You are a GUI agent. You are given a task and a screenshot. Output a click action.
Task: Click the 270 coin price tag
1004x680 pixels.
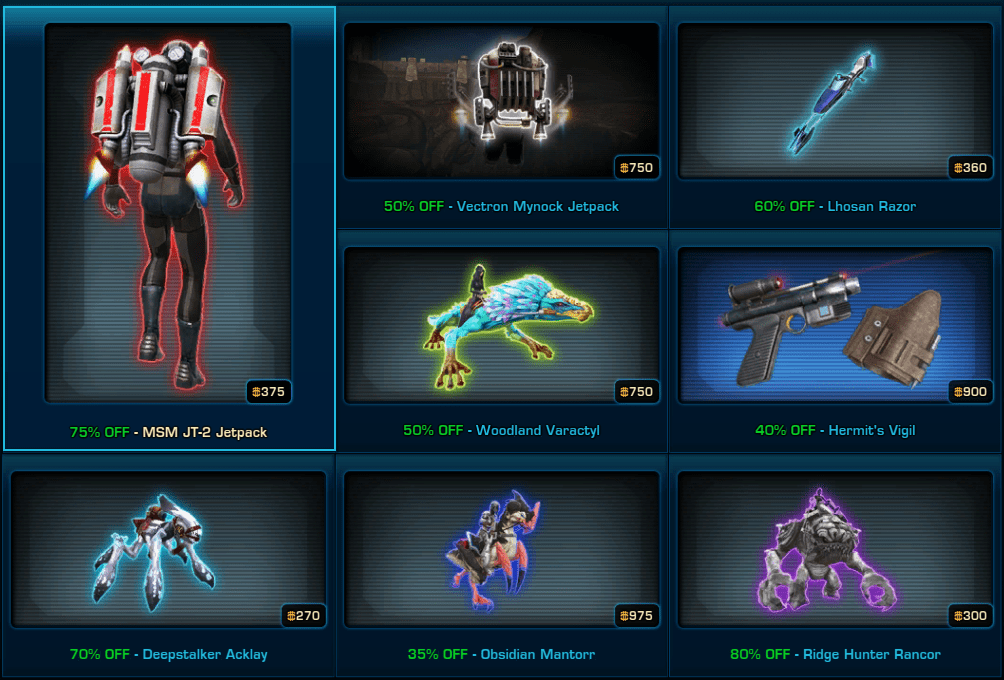[303, 616]
